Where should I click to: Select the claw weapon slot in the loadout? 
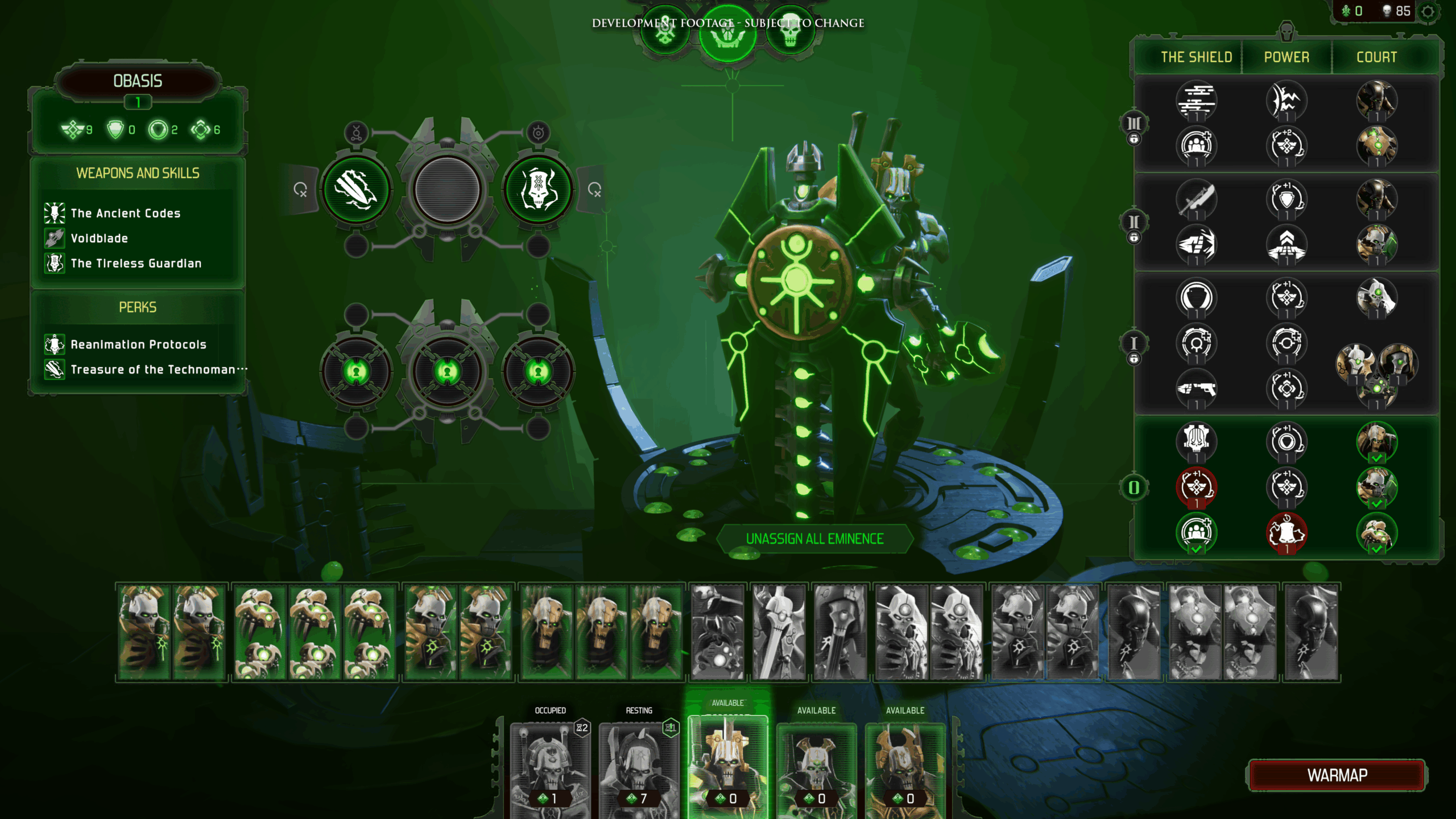357,189
